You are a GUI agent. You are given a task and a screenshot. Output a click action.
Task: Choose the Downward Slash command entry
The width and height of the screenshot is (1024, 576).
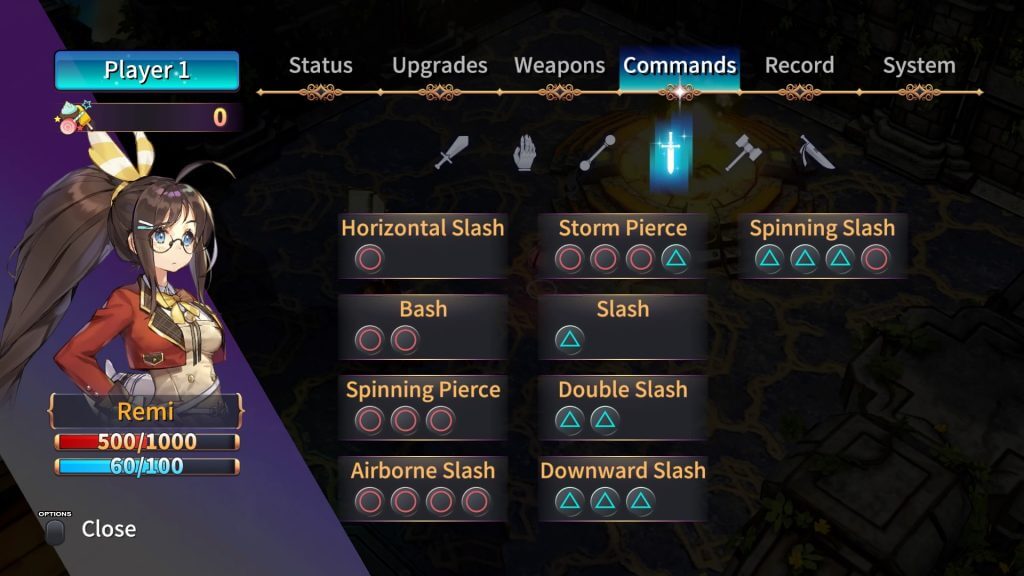pos(622,487)
